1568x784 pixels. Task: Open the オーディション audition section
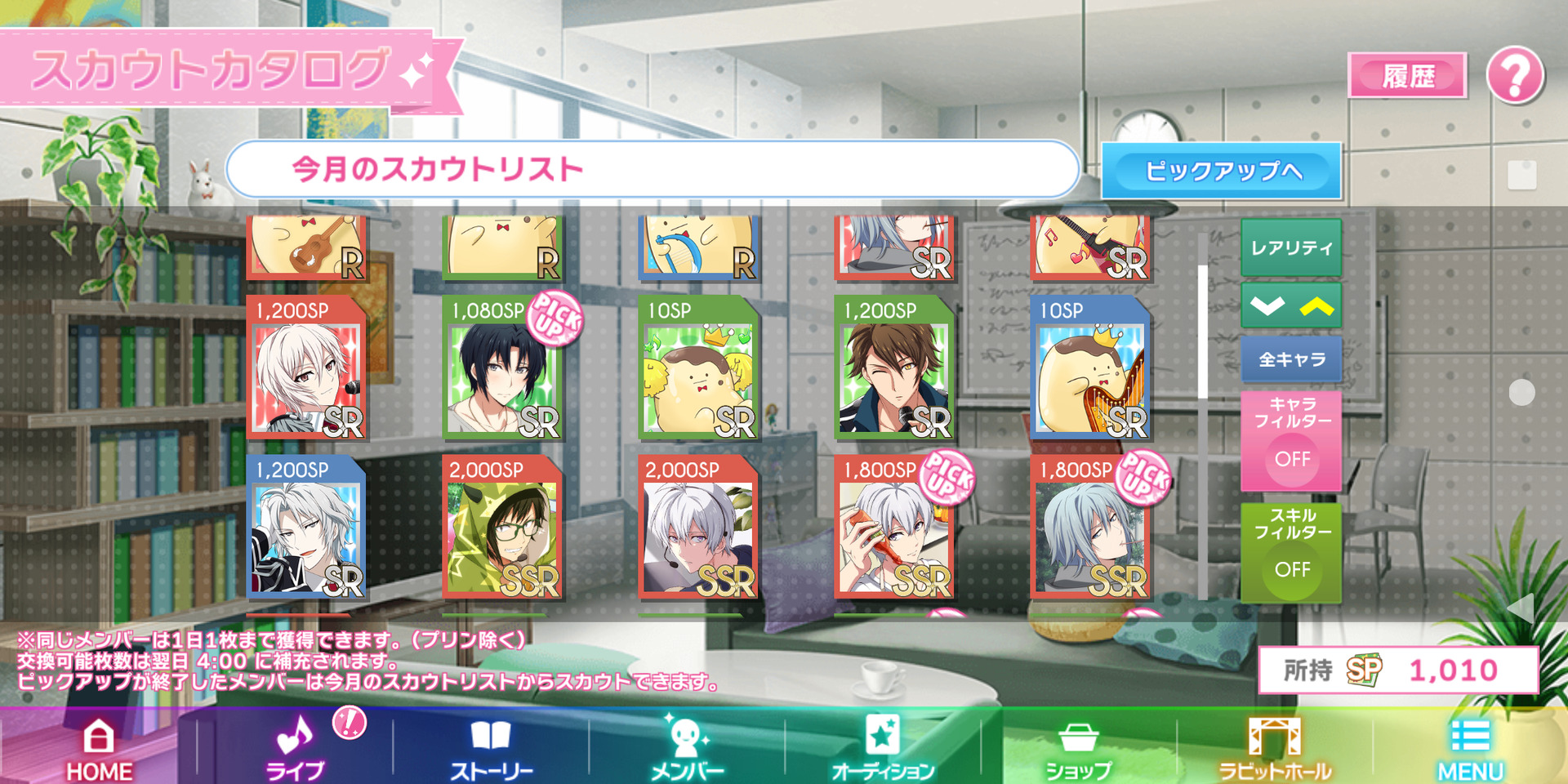point(882,748)
